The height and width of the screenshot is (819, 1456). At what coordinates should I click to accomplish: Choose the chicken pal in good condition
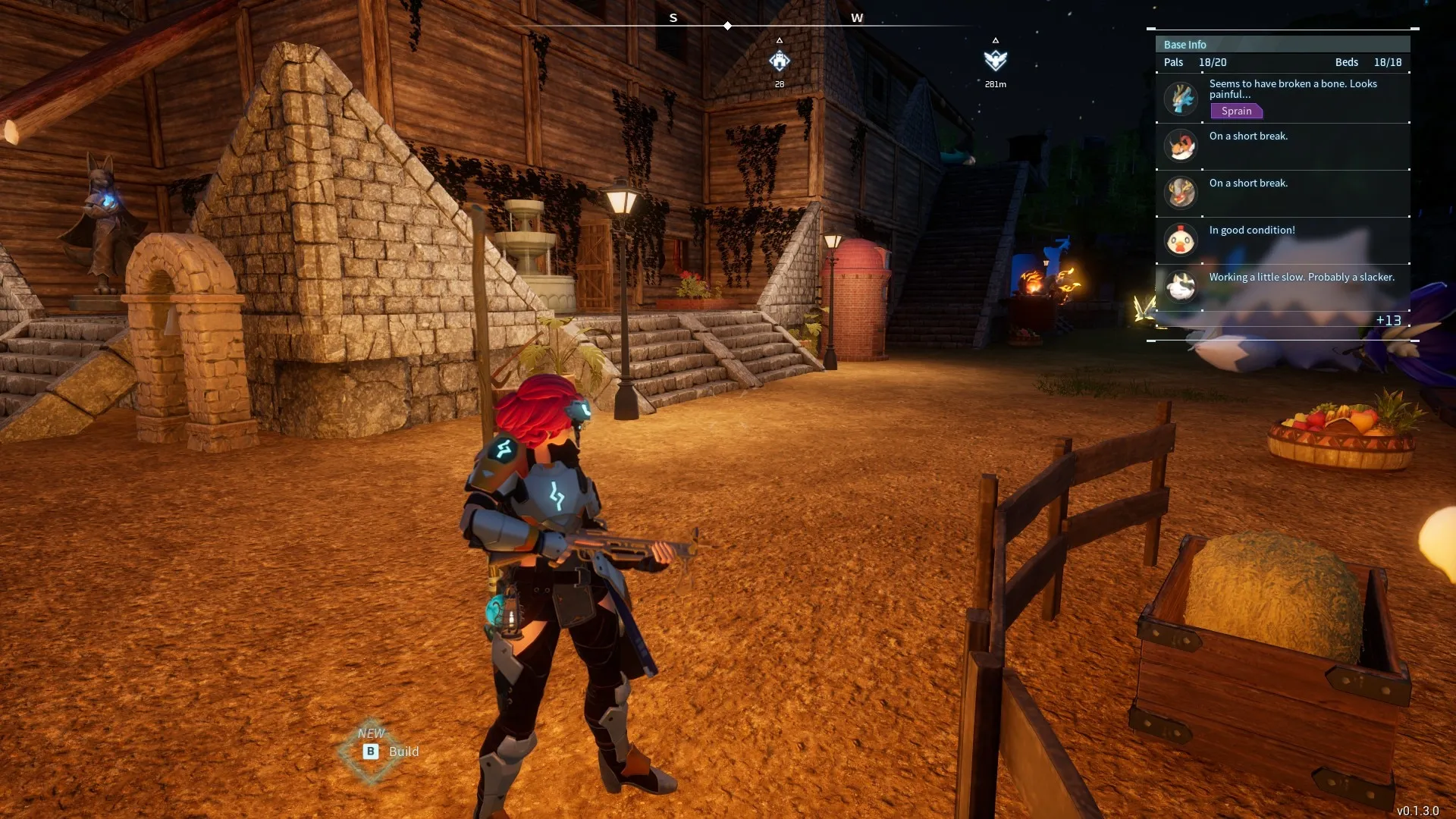click(x=1181, y=240)
